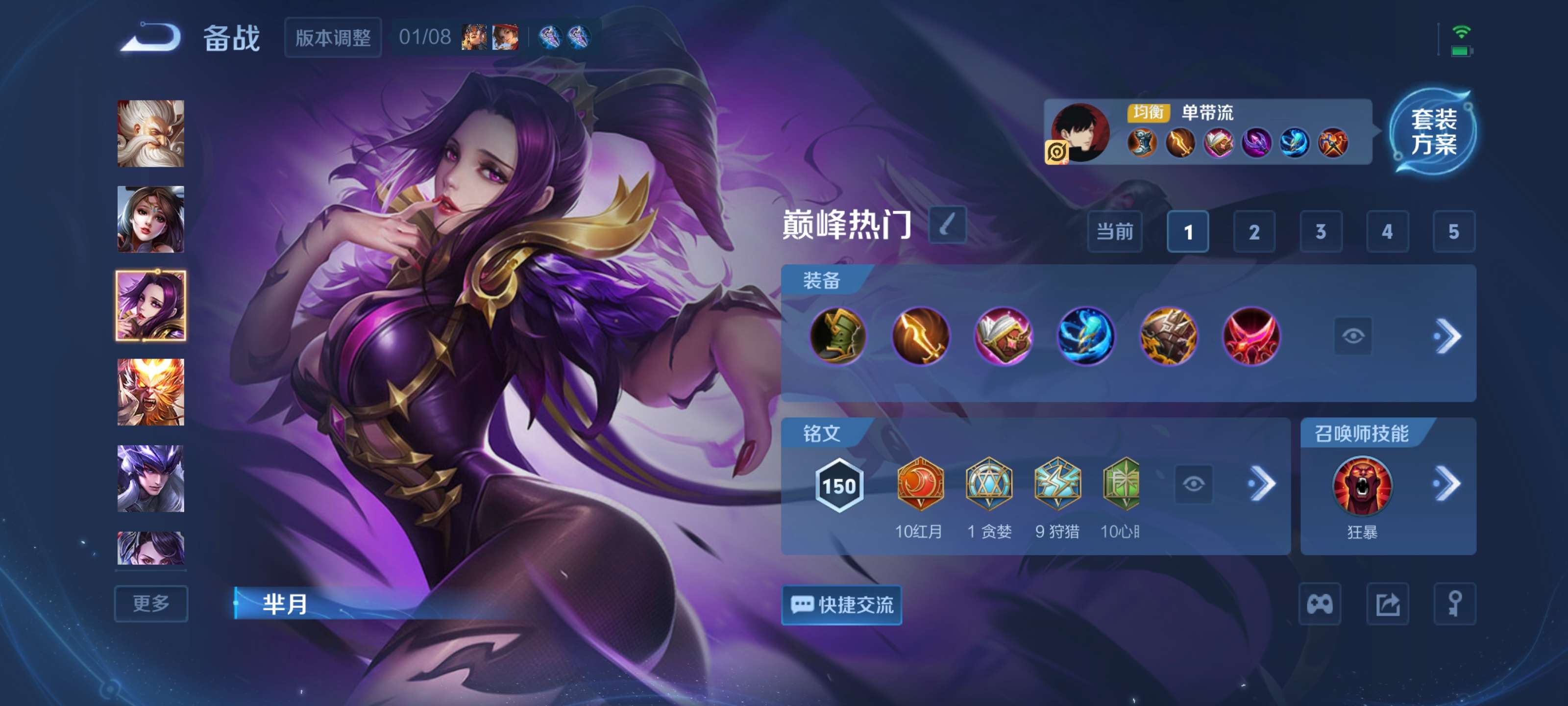
Task: Open the 版本调整 panel
Action: pos(334,38)
